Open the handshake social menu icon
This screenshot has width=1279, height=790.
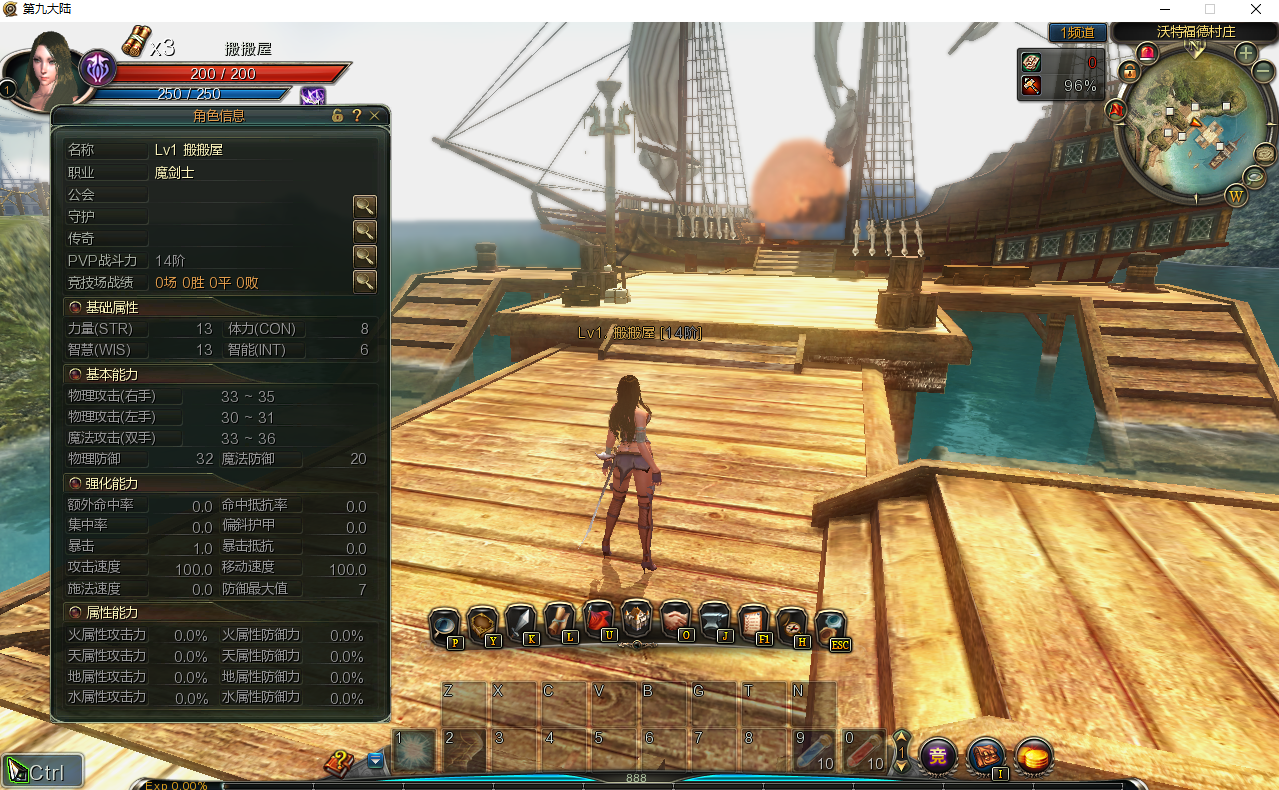point(676,621)
